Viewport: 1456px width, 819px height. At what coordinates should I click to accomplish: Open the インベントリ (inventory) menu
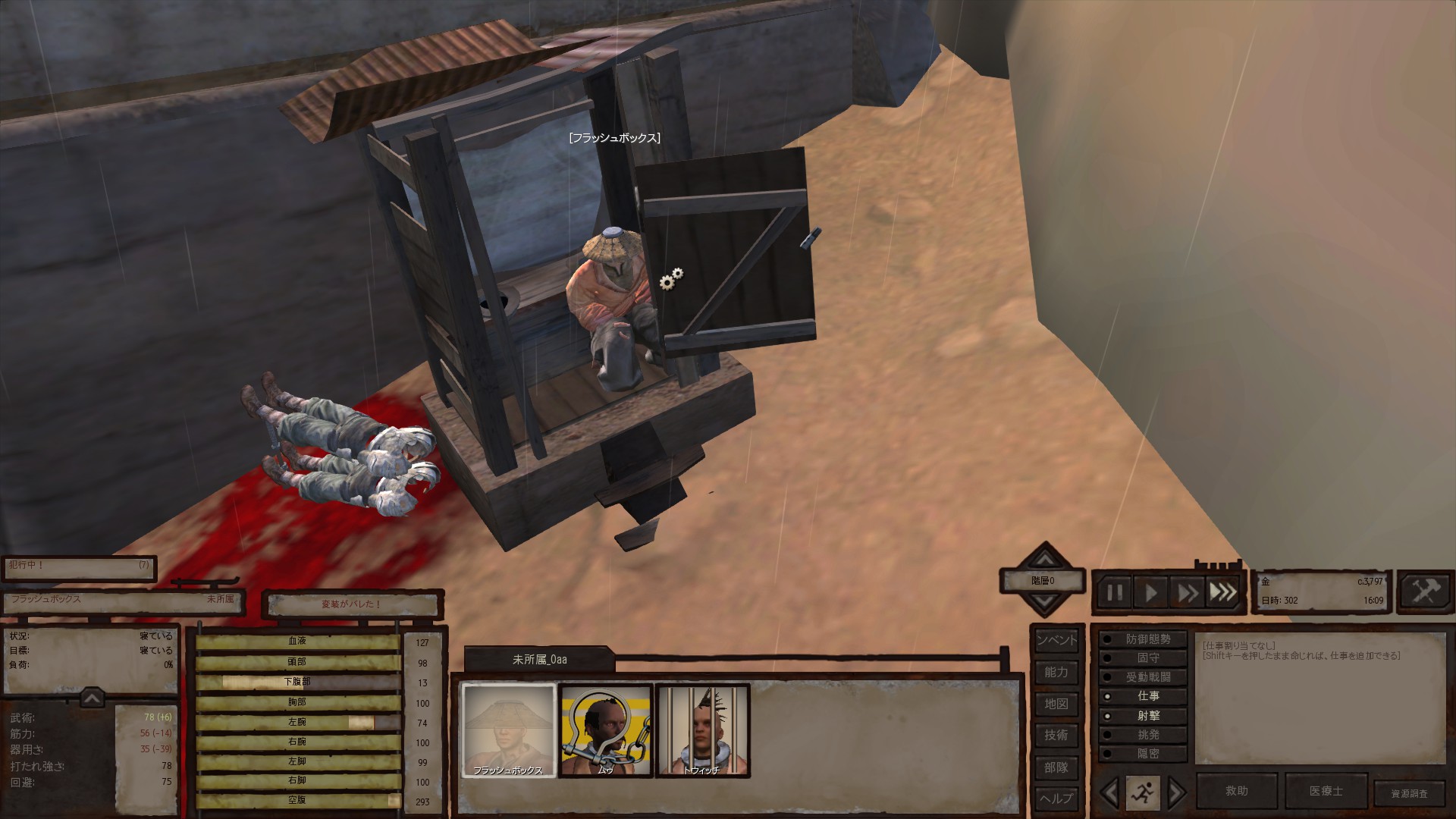[x=1056, y=640]
